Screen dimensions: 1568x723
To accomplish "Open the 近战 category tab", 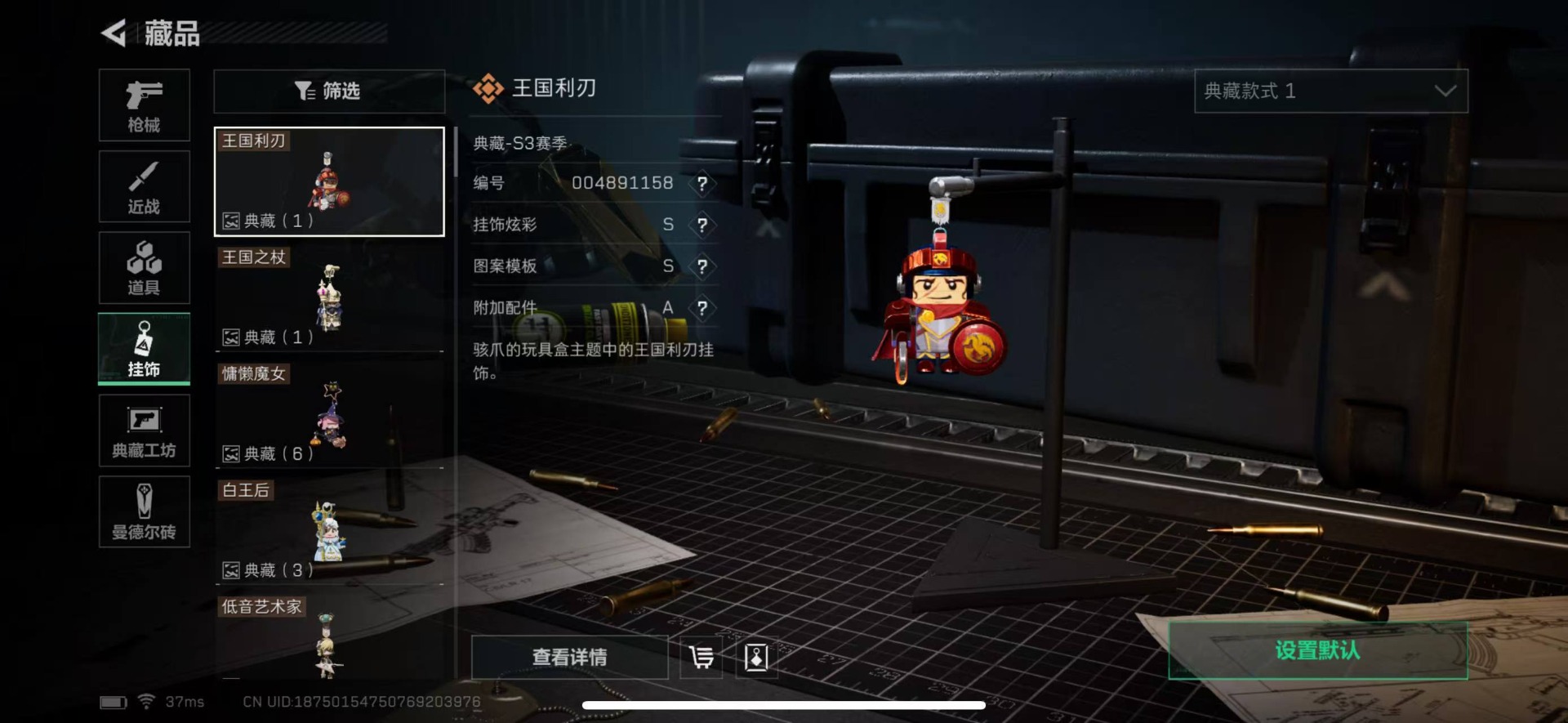I will point(144,186).
